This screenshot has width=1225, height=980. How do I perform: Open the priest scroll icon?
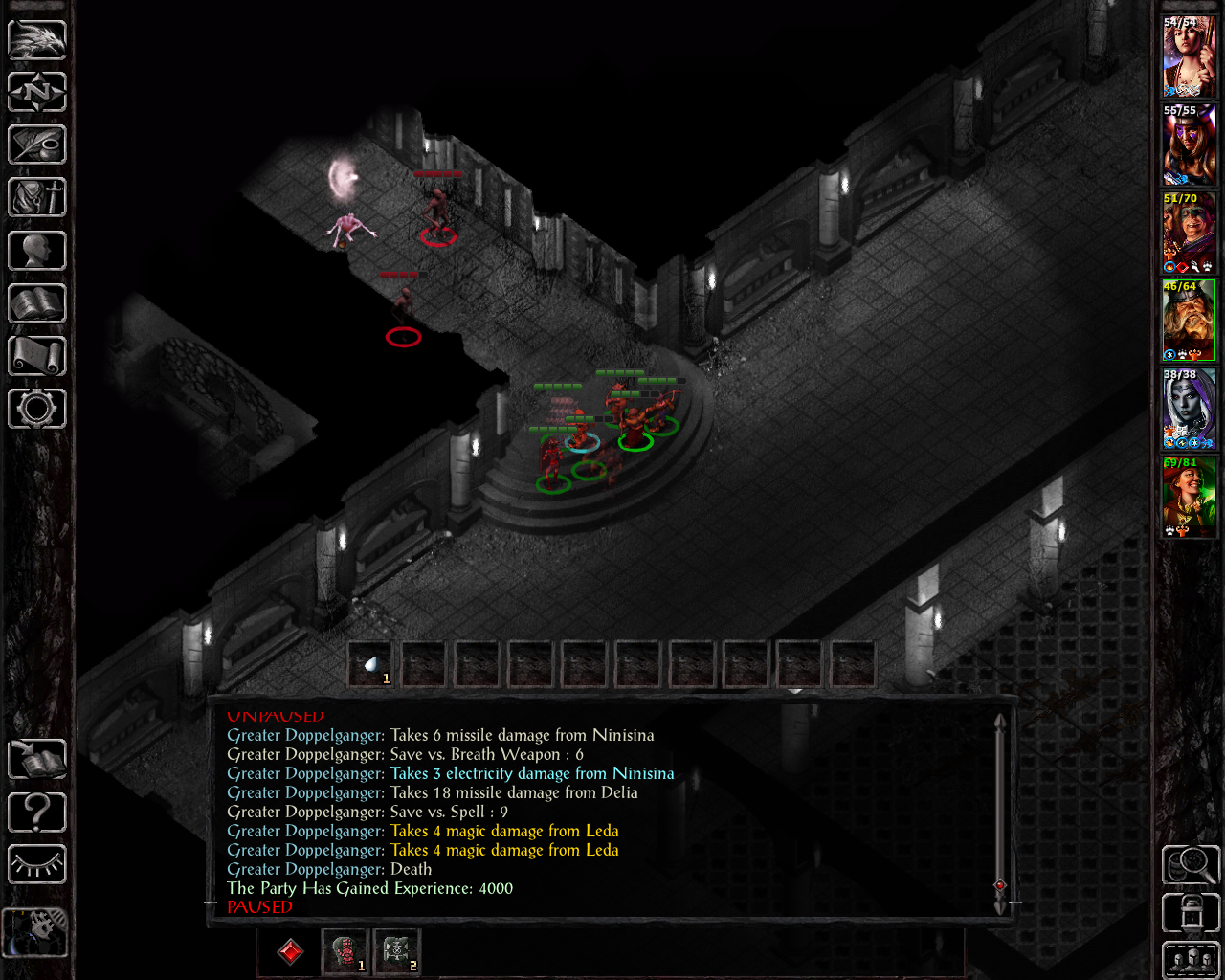pos(37,356)
